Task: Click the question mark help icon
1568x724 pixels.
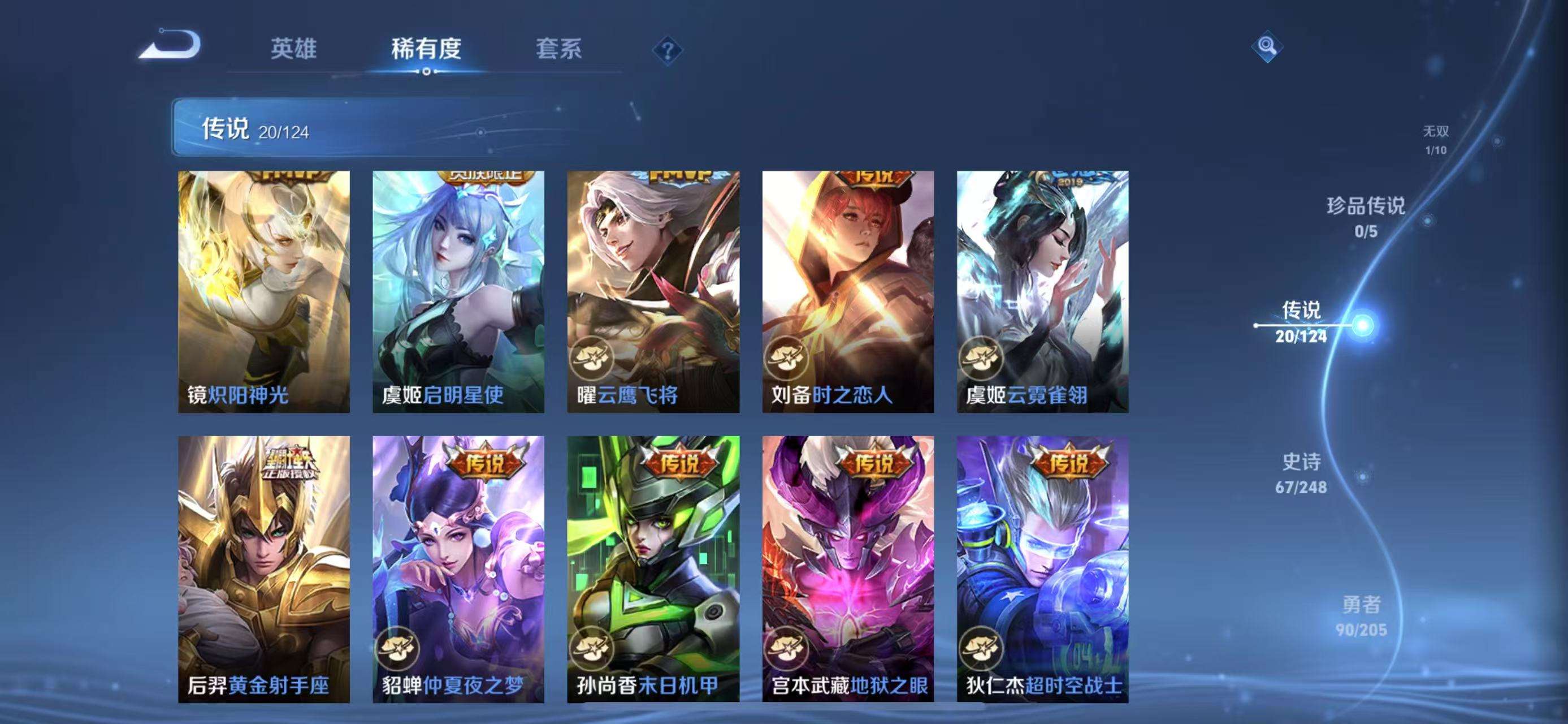Action: click(667, 52)
